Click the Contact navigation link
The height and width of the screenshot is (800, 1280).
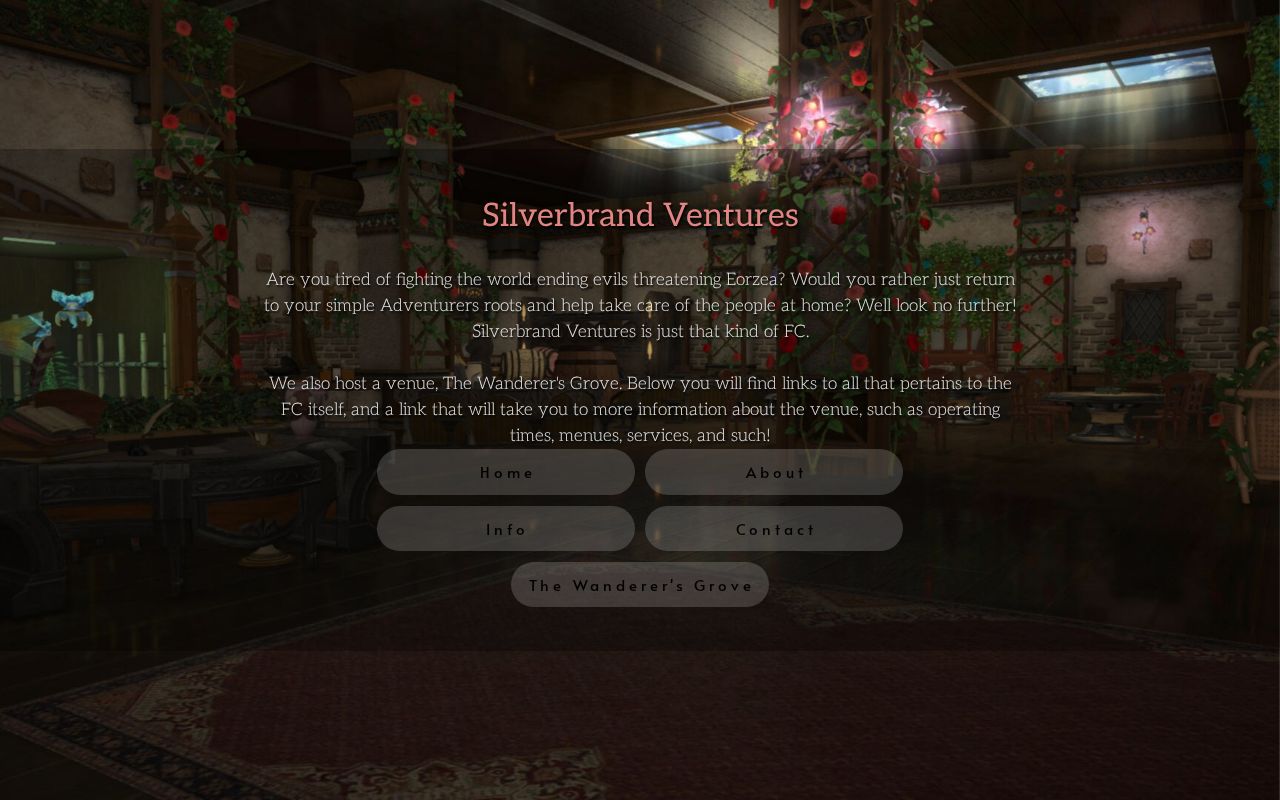773,529
